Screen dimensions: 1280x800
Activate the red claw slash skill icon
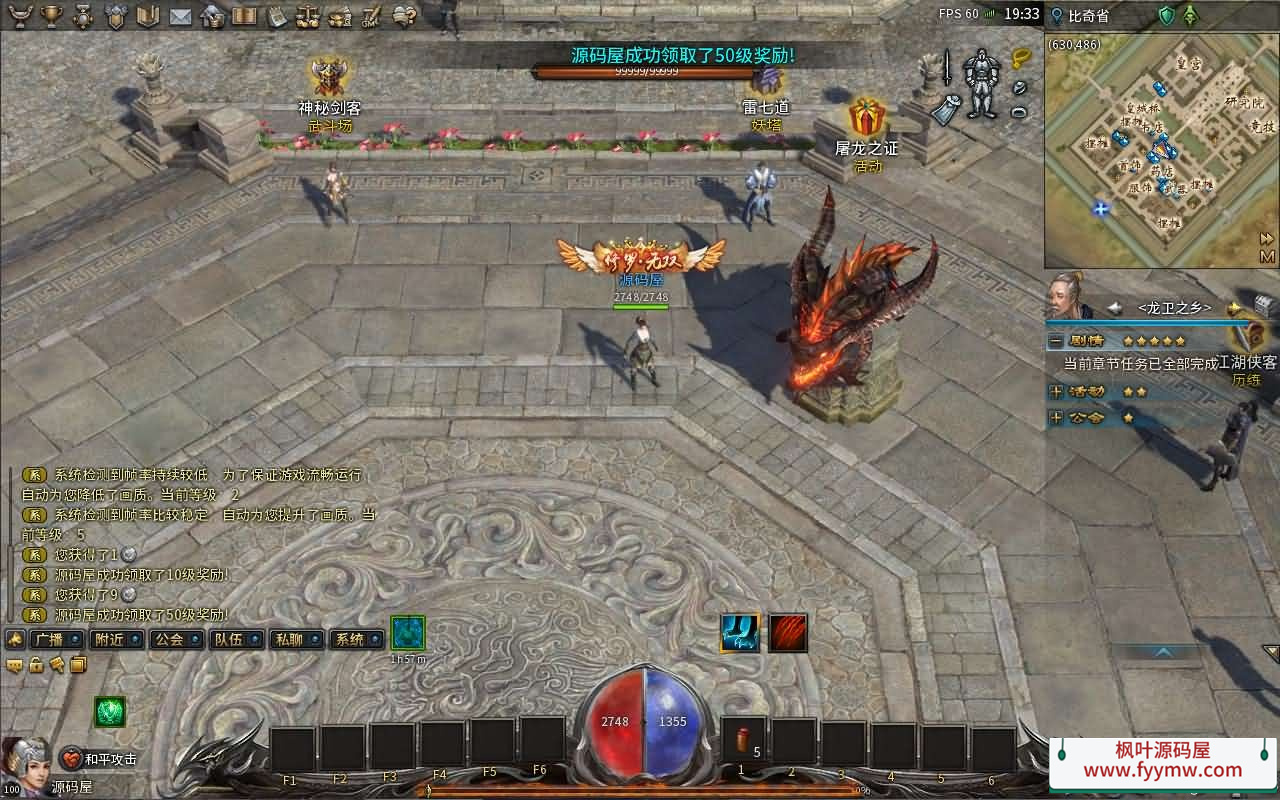click(x=788, y=633)
